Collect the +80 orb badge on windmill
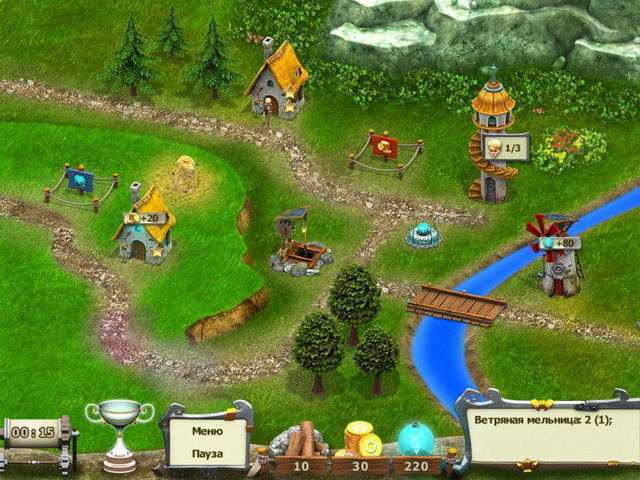The height and width of the screenshot is (480, 640). tap(558, 243)
